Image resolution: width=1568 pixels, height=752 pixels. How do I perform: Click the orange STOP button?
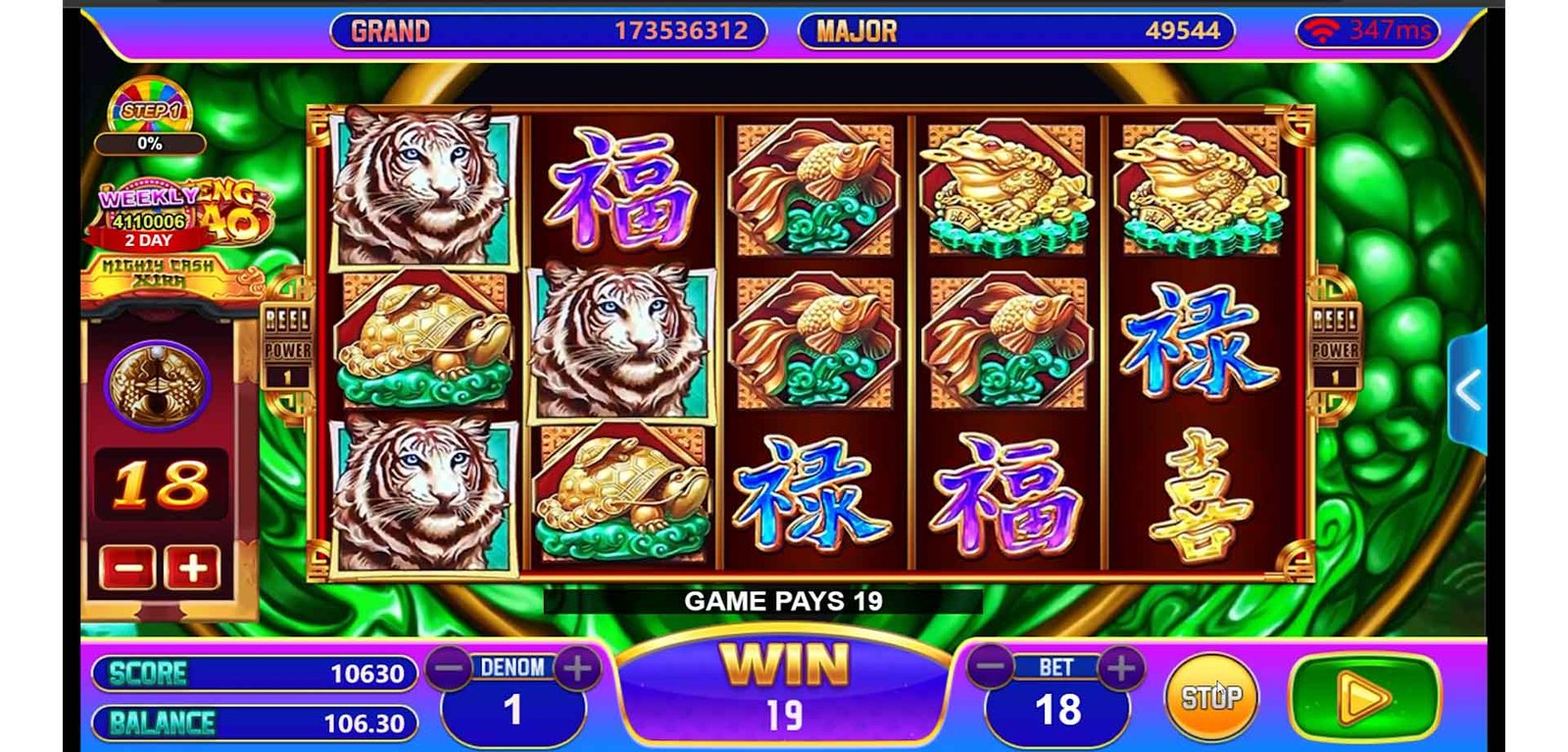tap(1210, 697)
